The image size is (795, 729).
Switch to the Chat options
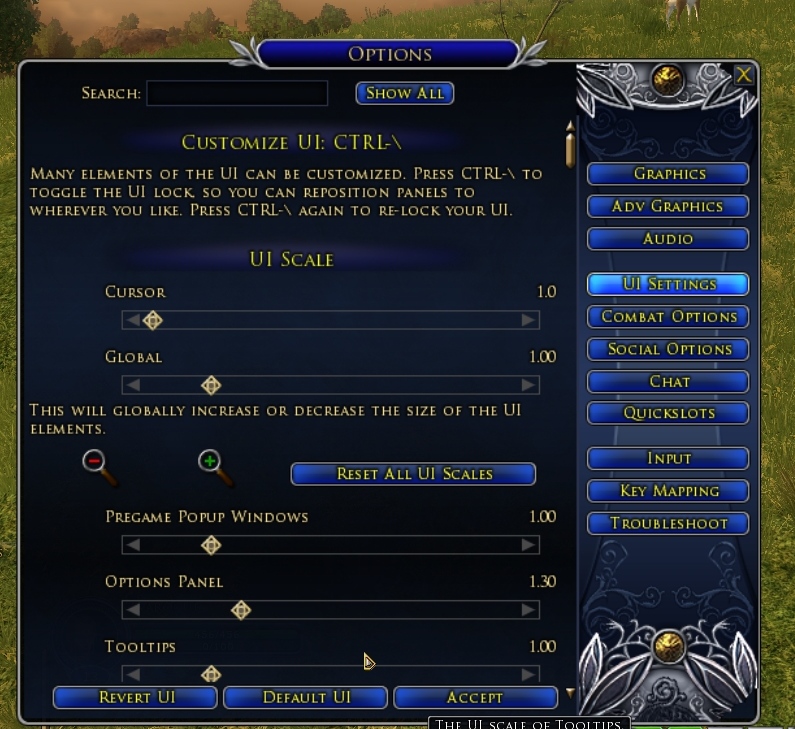click(x=668, y=381)
